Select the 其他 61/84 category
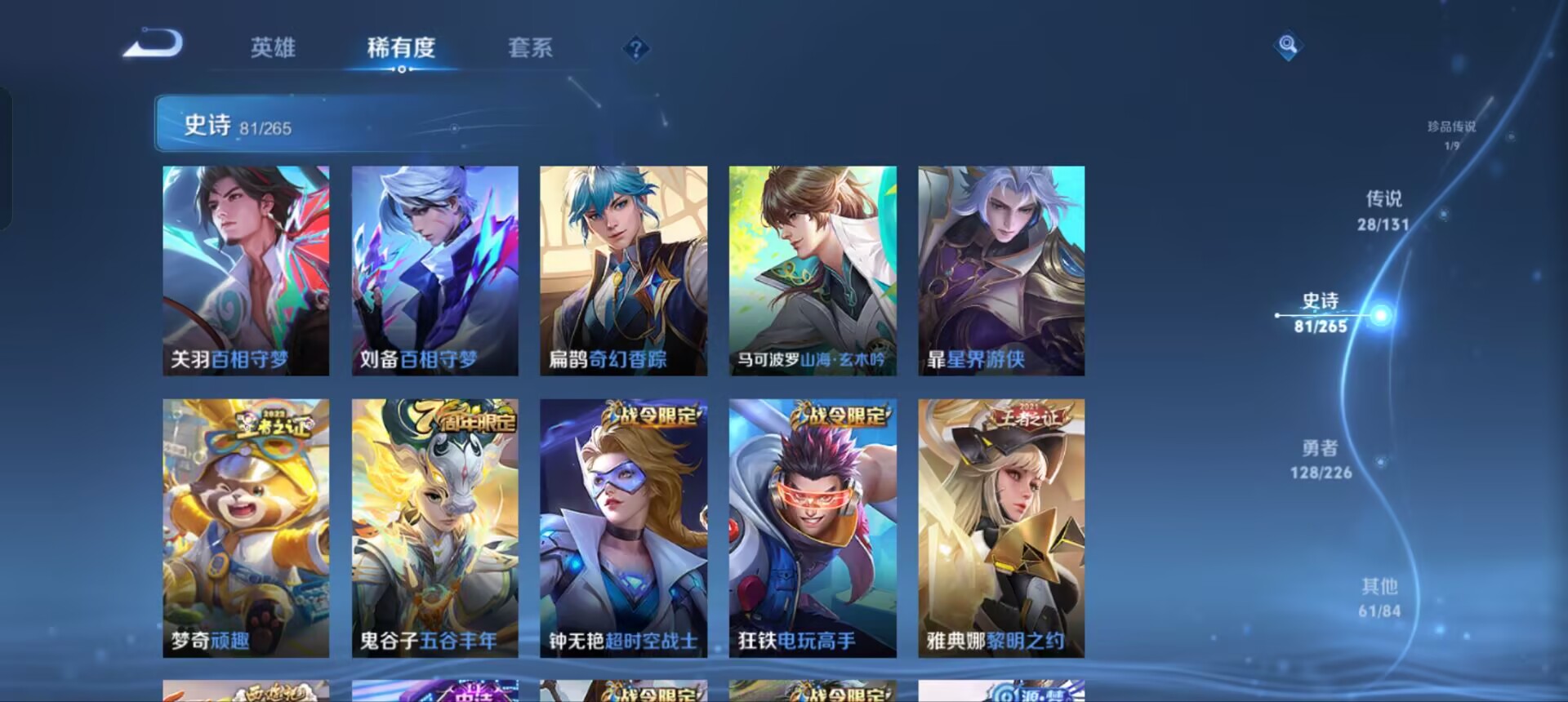The height and width of the screenshot is (702, 1568). (1380, 597)
